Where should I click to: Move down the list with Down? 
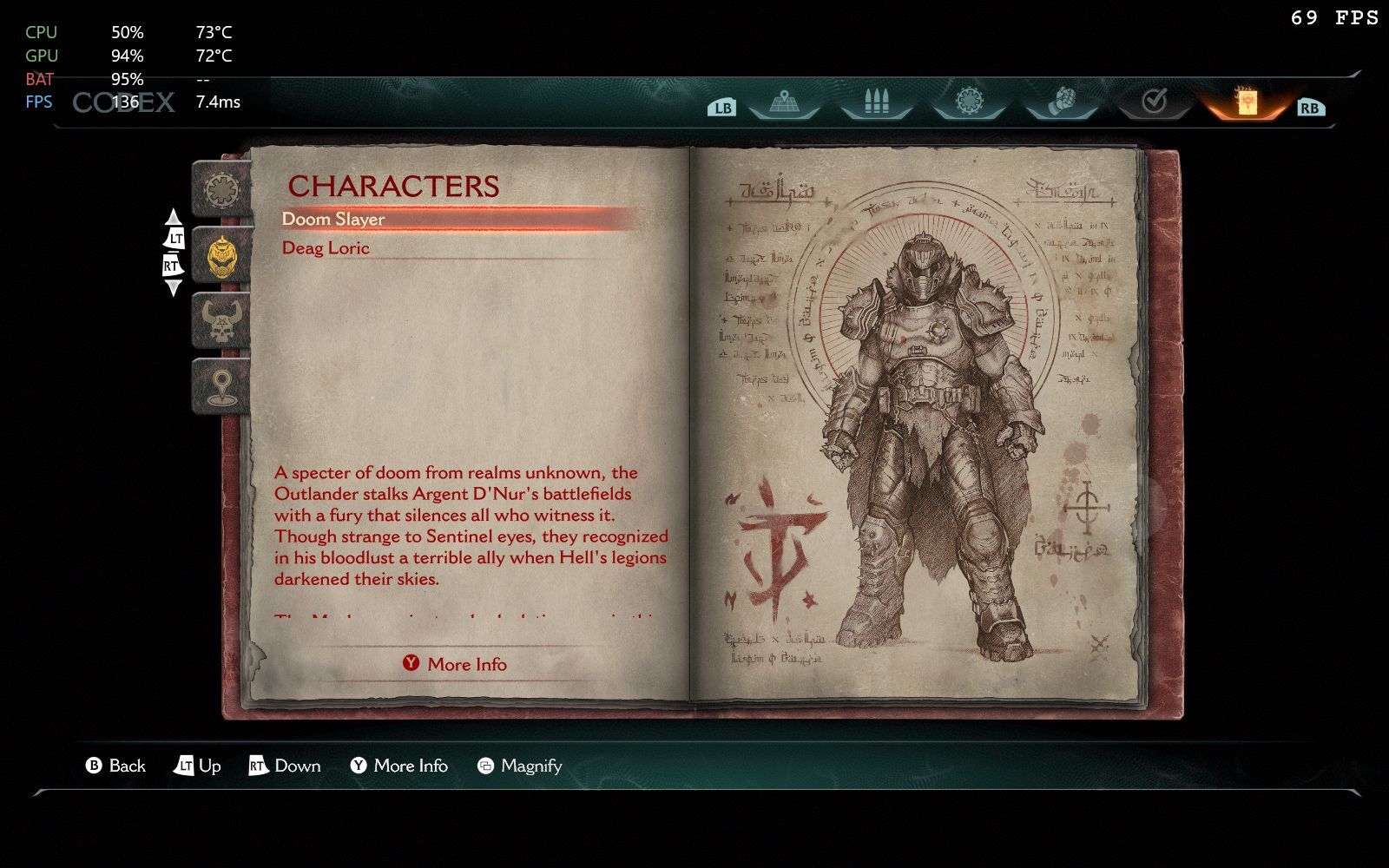[x=285, y=766]
